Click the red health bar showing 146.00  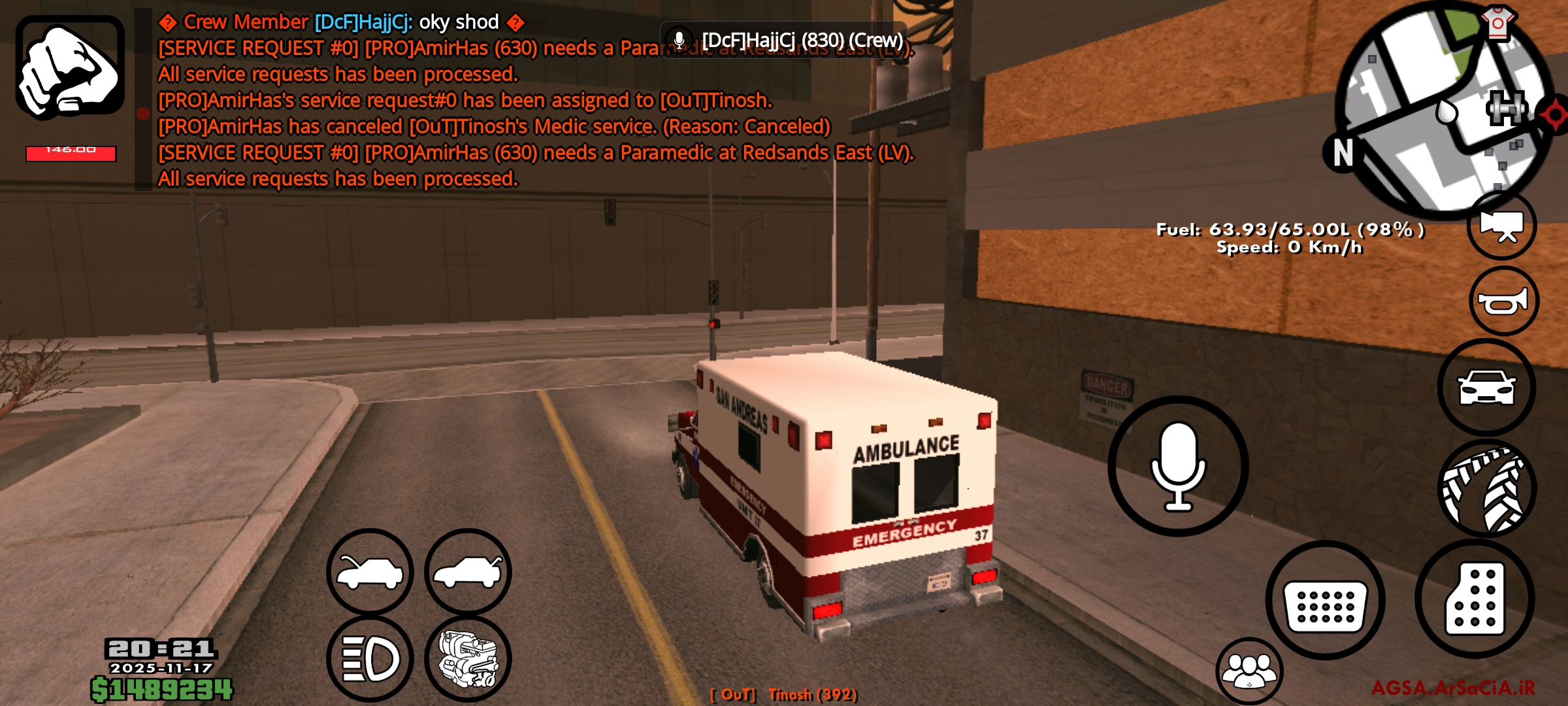pyautogui.click(x=69, y=152)
